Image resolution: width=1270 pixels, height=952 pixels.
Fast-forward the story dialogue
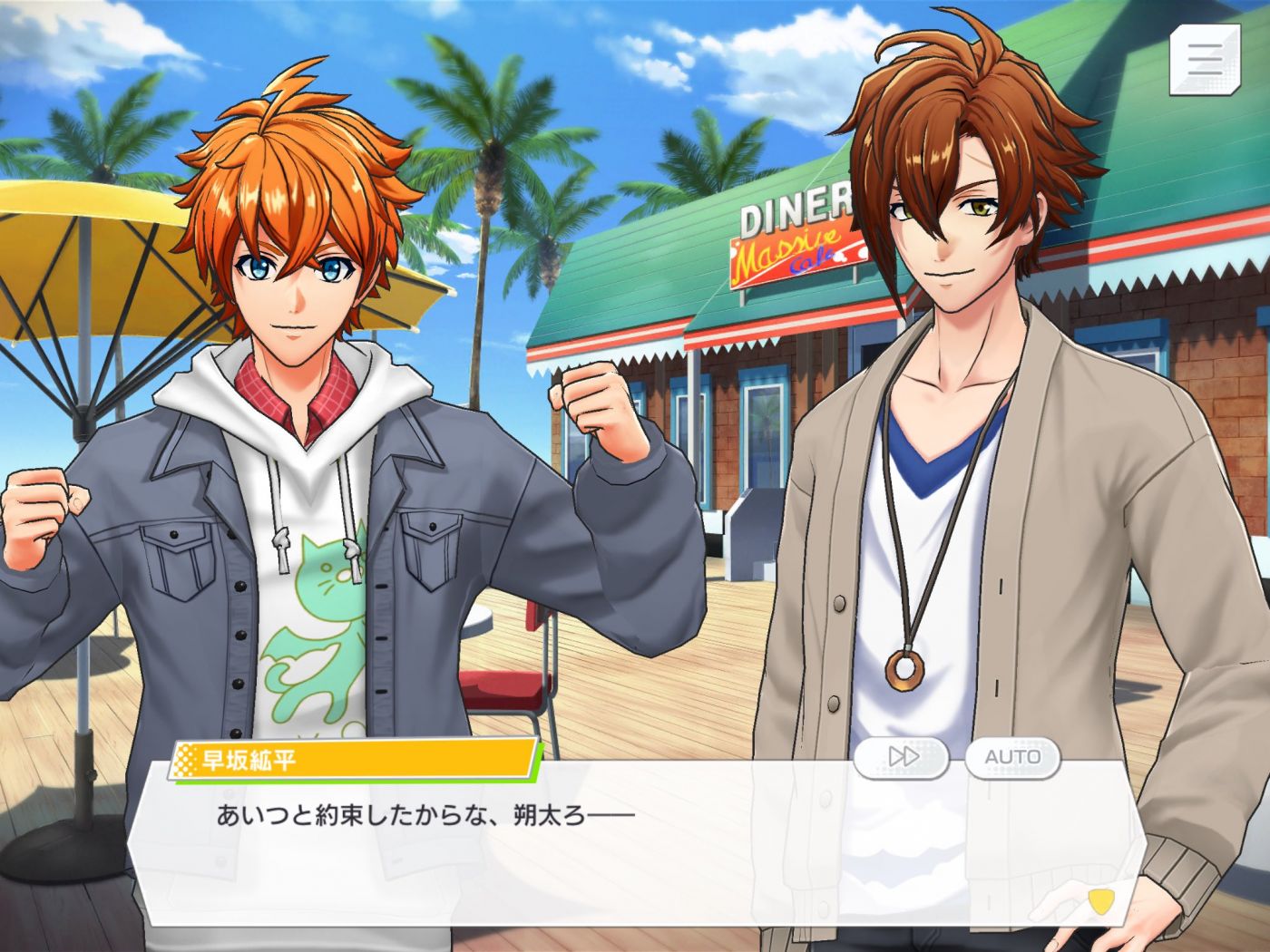coord(902,757)
